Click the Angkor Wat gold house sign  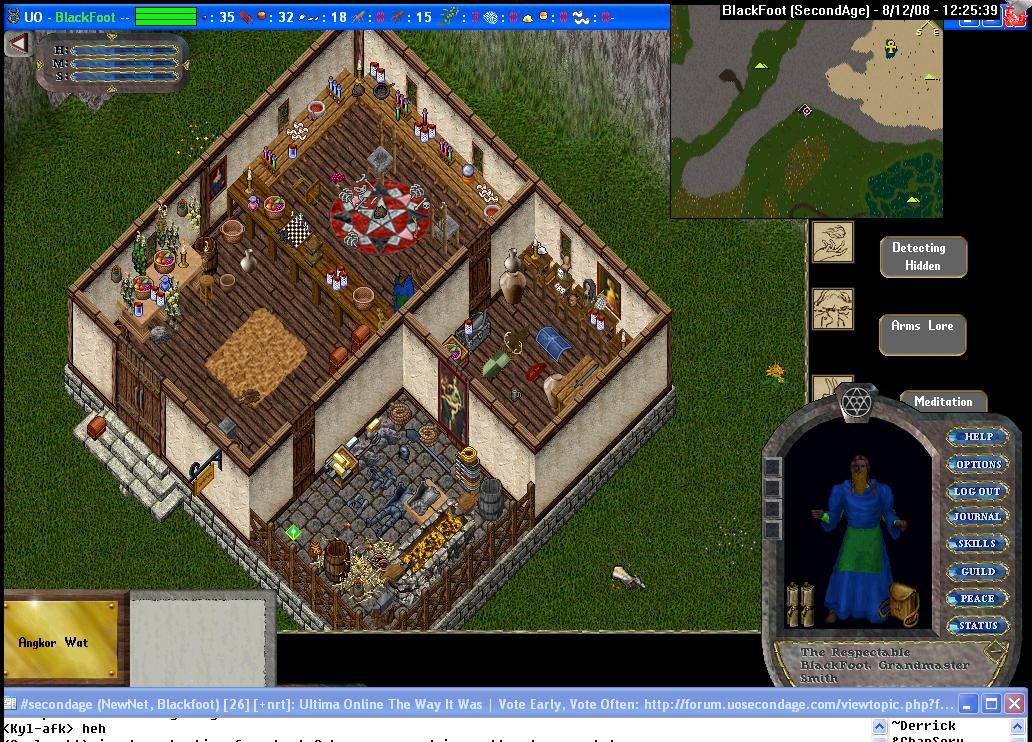(x=60, y=641)
